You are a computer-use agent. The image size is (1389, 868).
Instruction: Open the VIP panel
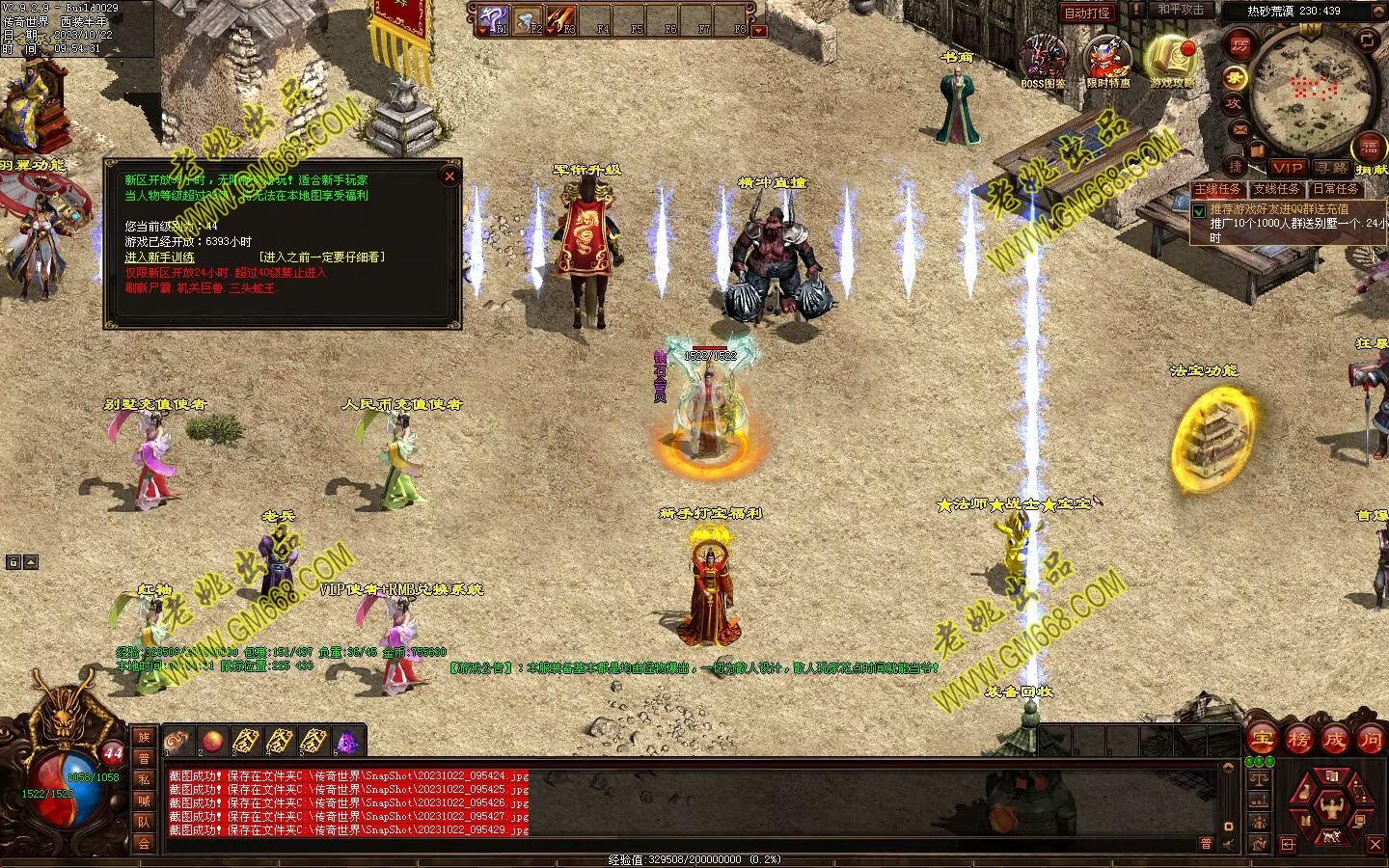1287,168
